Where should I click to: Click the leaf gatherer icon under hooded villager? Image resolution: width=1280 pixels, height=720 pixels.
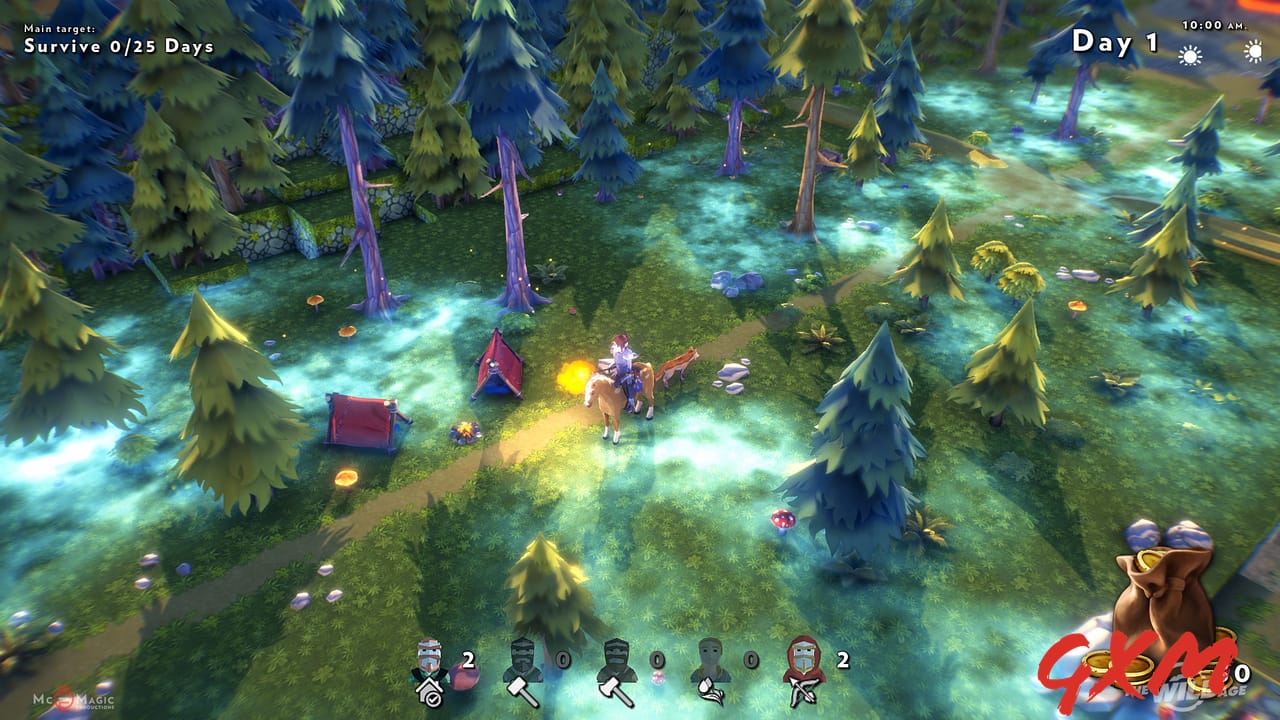pyautogui.click(x=711, y=691)
